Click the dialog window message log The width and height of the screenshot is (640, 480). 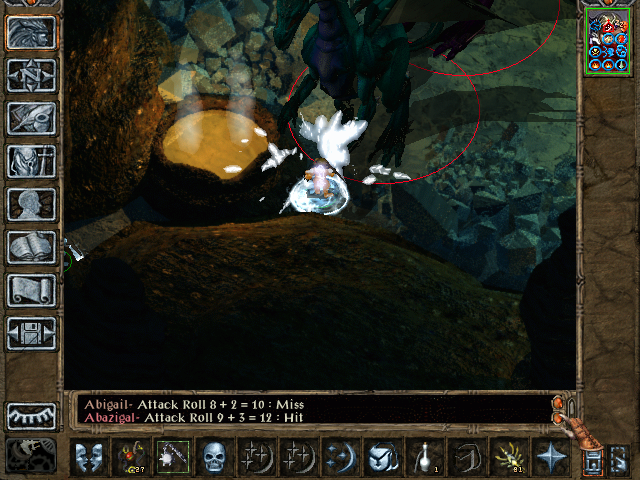tap(310, 409)
